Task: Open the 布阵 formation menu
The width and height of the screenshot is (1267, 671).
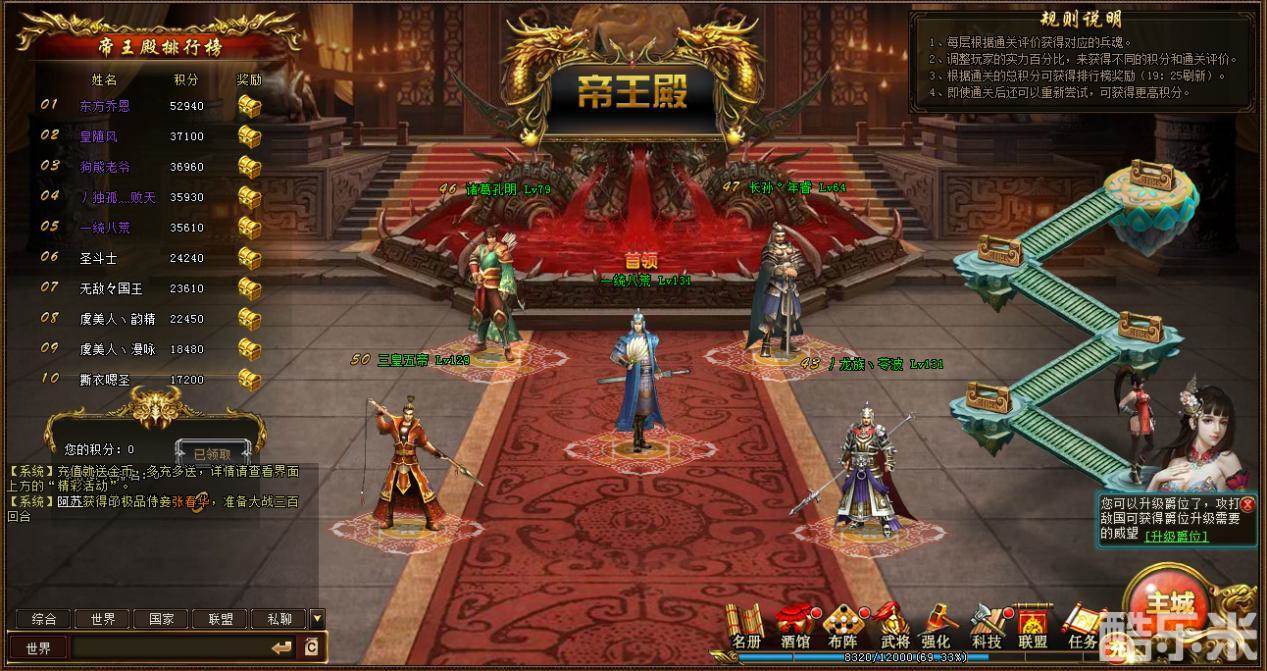Action: [842, 624]
